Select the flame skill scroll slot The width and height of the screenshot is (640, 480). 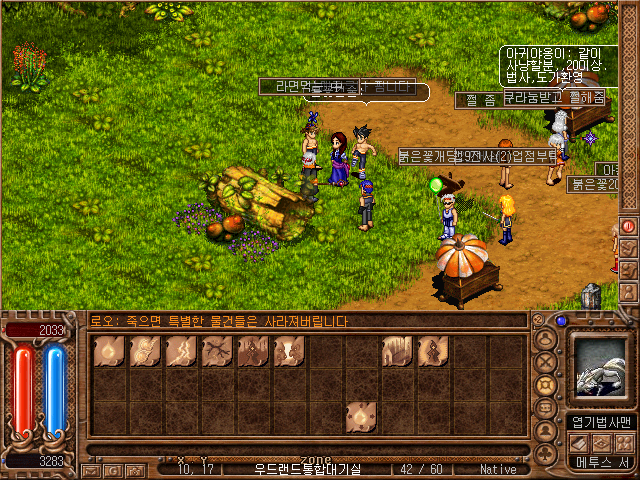(x=108, y=351)
